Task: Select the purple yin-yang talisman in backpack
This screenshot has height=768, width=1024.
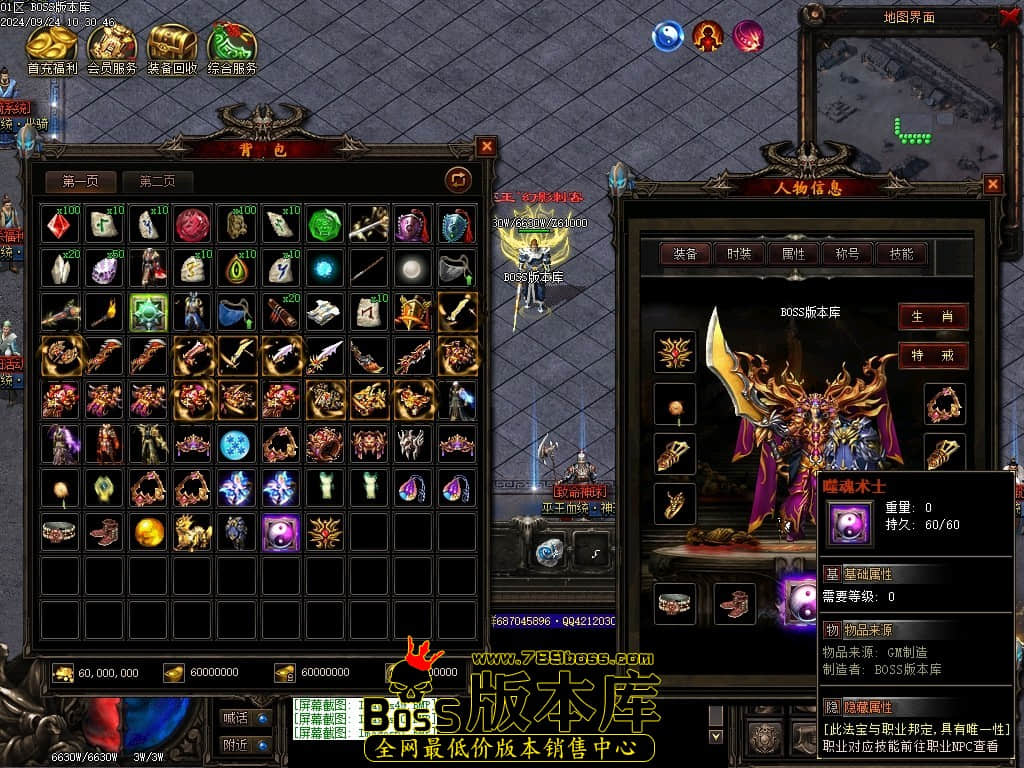Action: [281, 532]
